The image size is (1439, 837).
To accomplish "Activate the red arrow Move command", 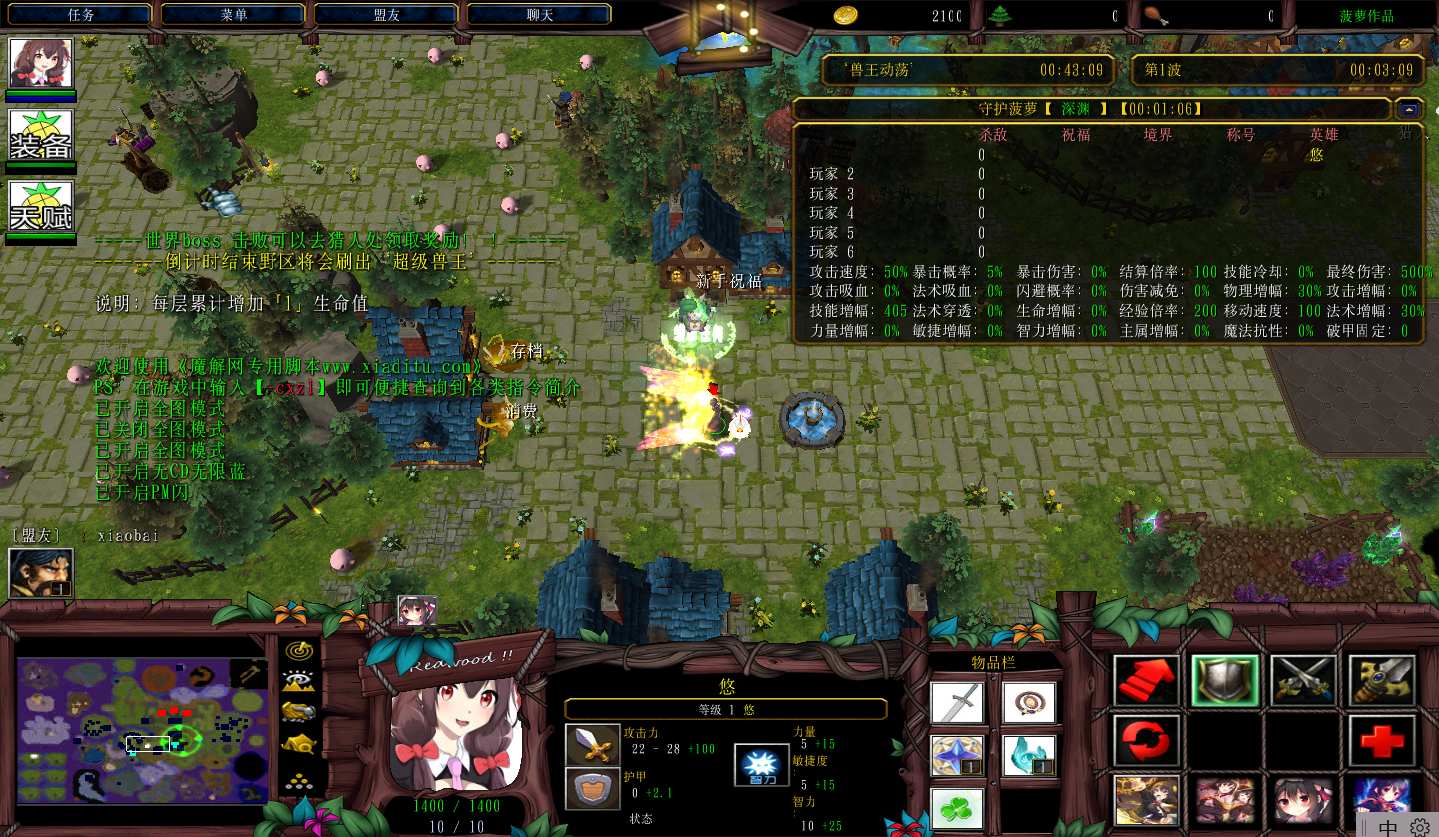I will point(1146,681).
